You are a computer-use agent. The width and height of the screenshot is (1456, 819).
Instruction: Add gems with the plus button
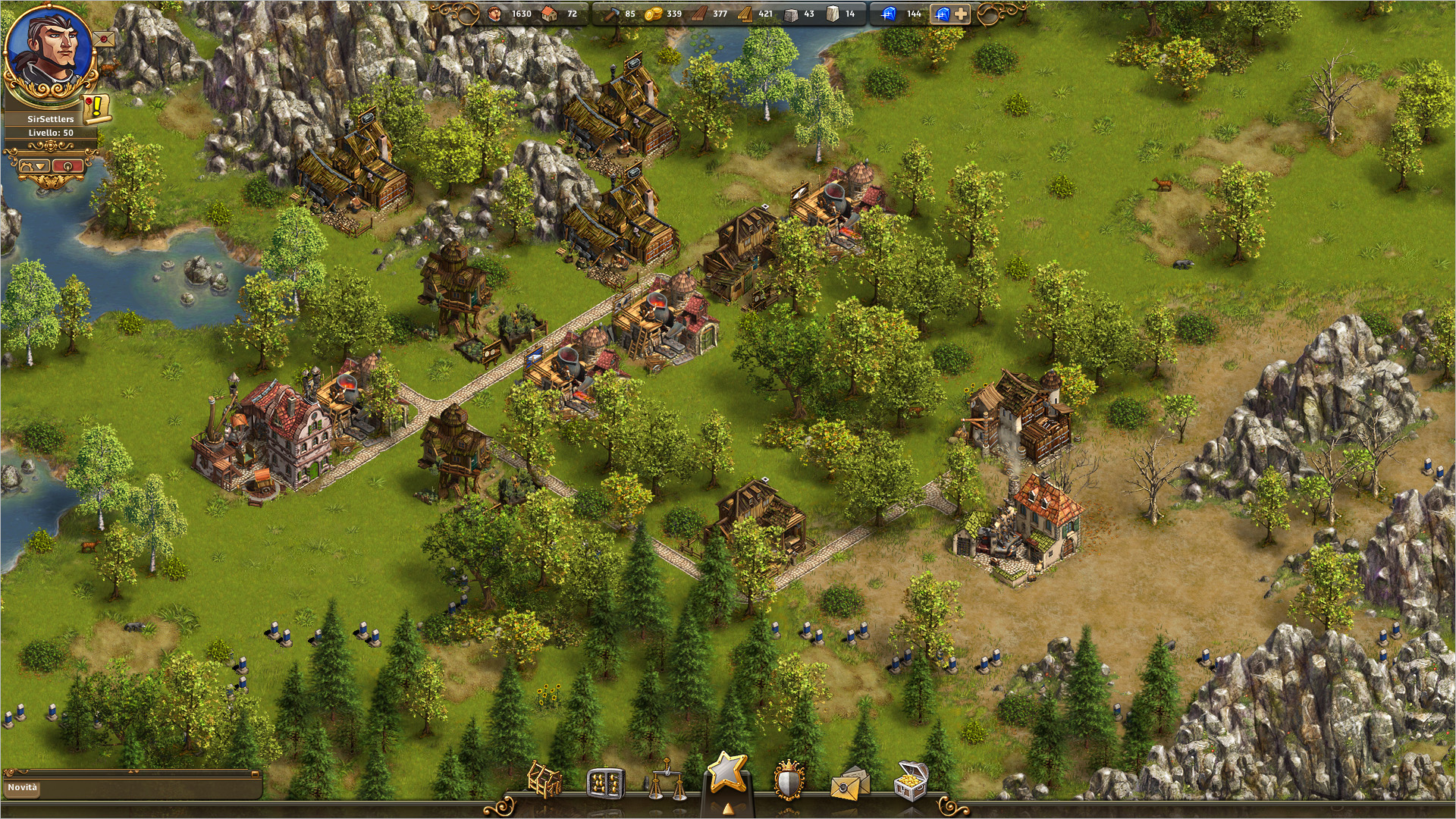click(960, 14)
